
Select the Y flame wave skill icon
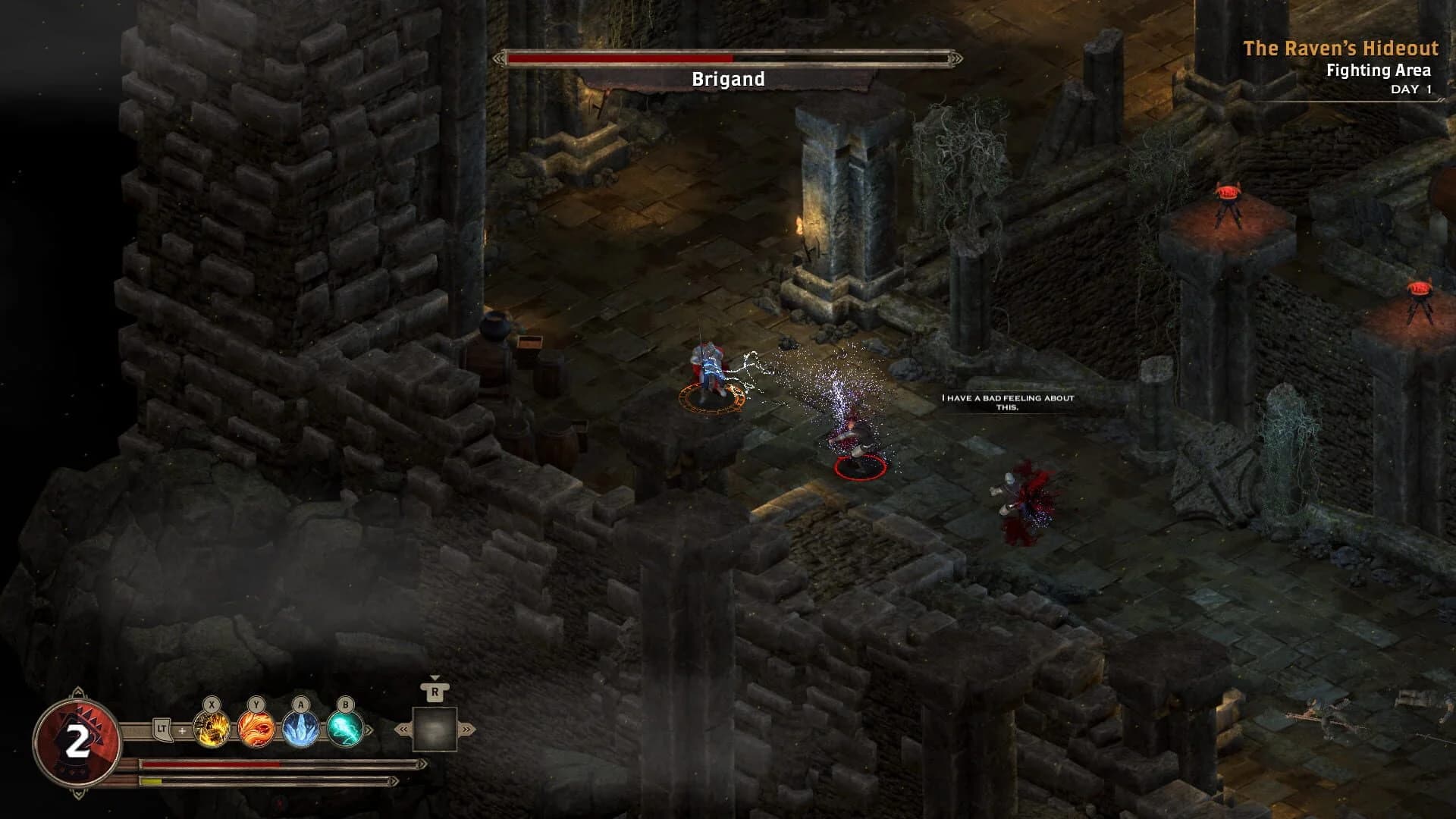pos(256,730)
